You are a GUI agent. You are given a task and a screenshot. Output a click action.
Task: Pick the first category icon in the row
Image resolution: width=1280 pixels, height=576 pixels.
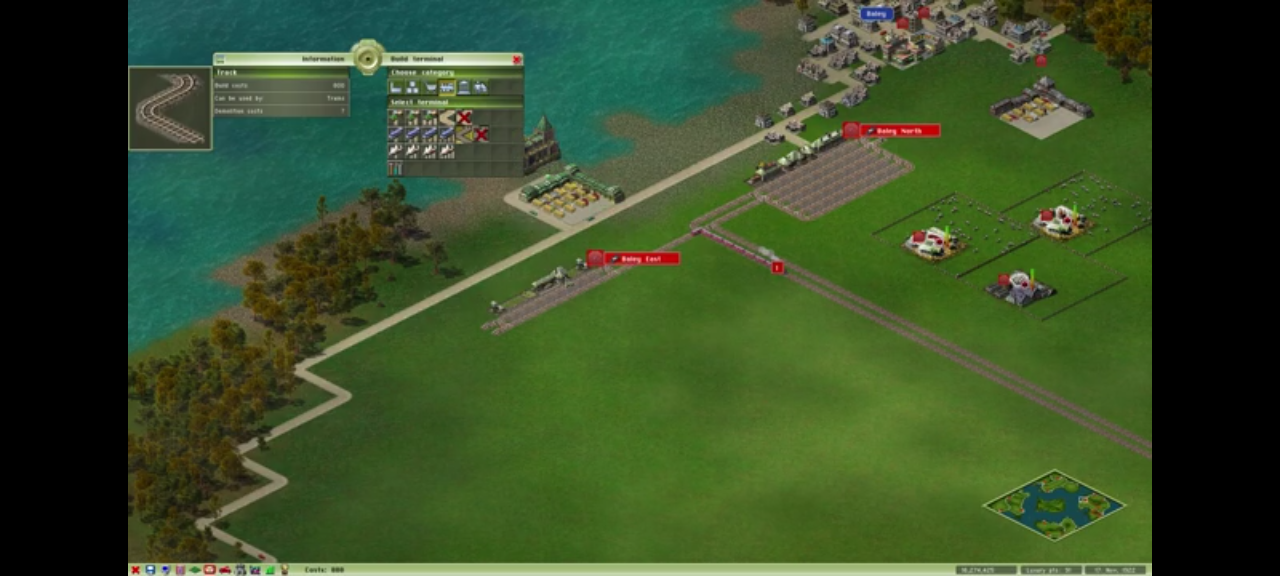(x=395, y=88)
